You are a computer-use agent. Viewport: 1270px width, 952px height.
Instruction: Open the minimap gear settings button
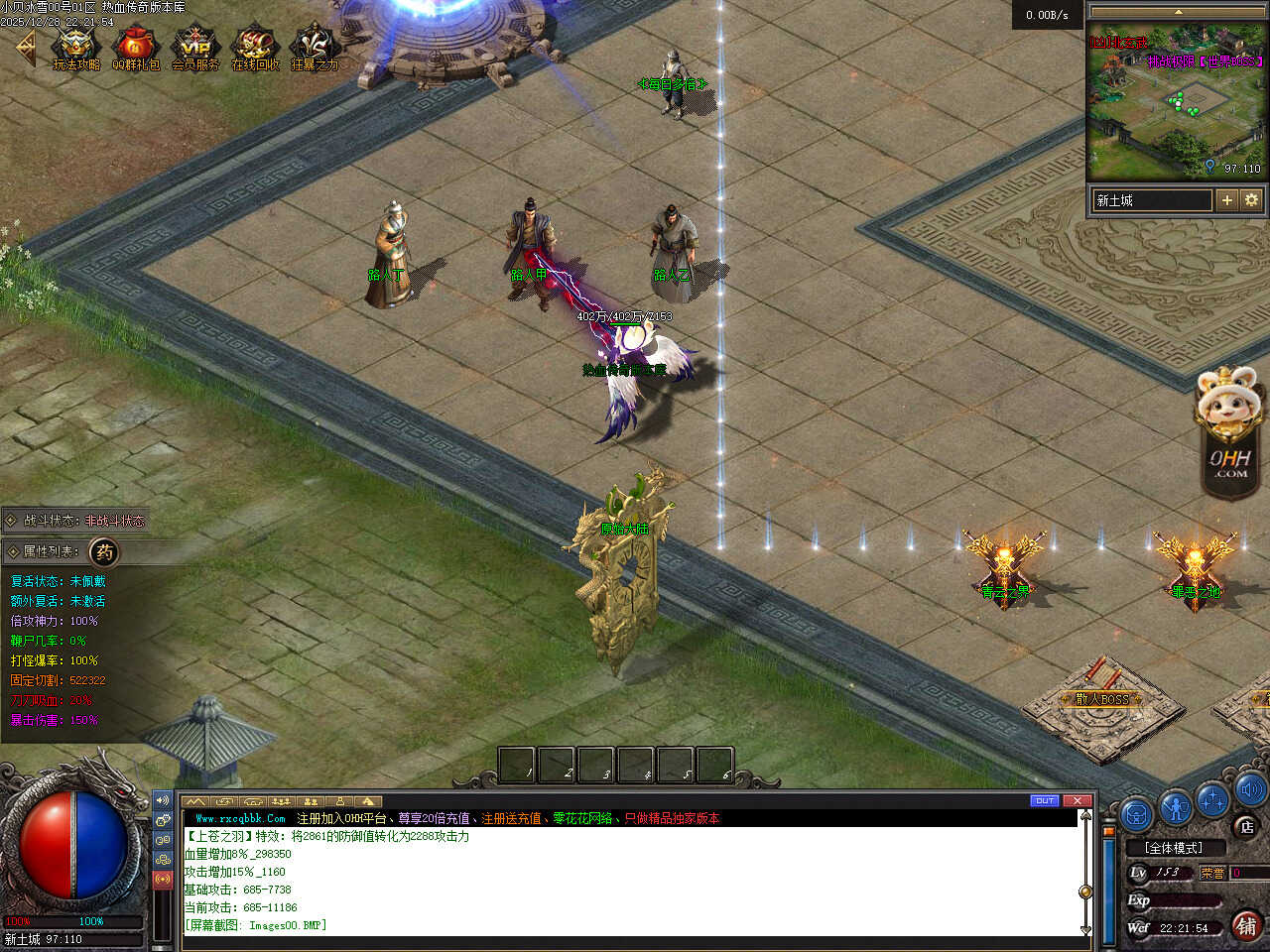pos(1251,200)
